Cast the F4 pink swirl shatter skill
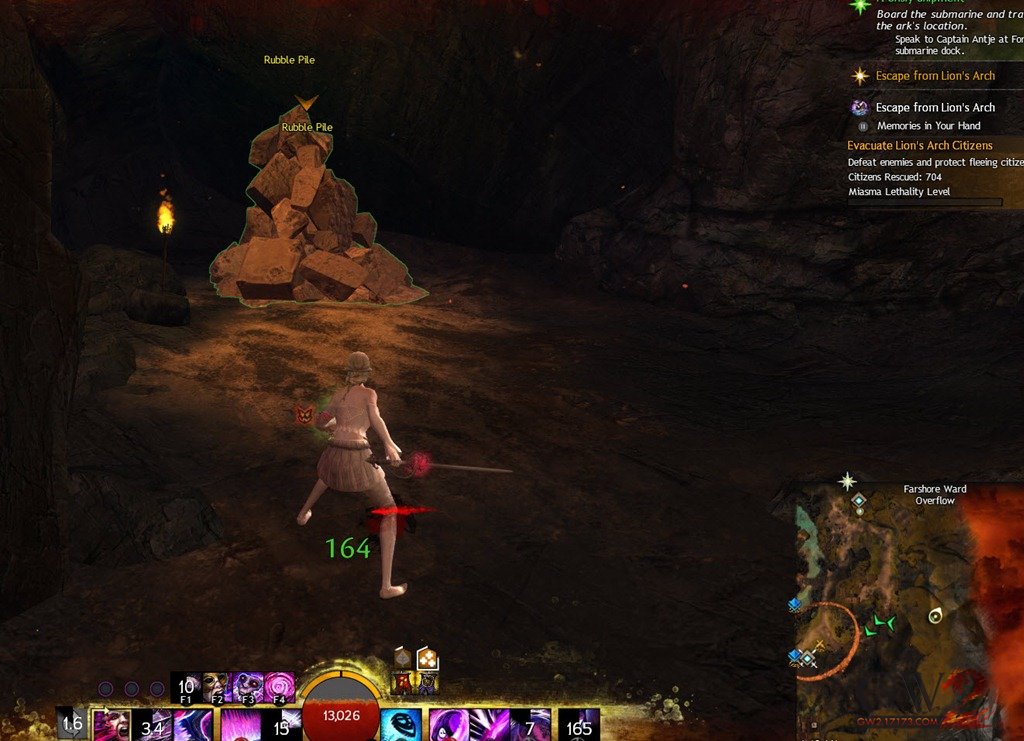 (x=279, y=687)
